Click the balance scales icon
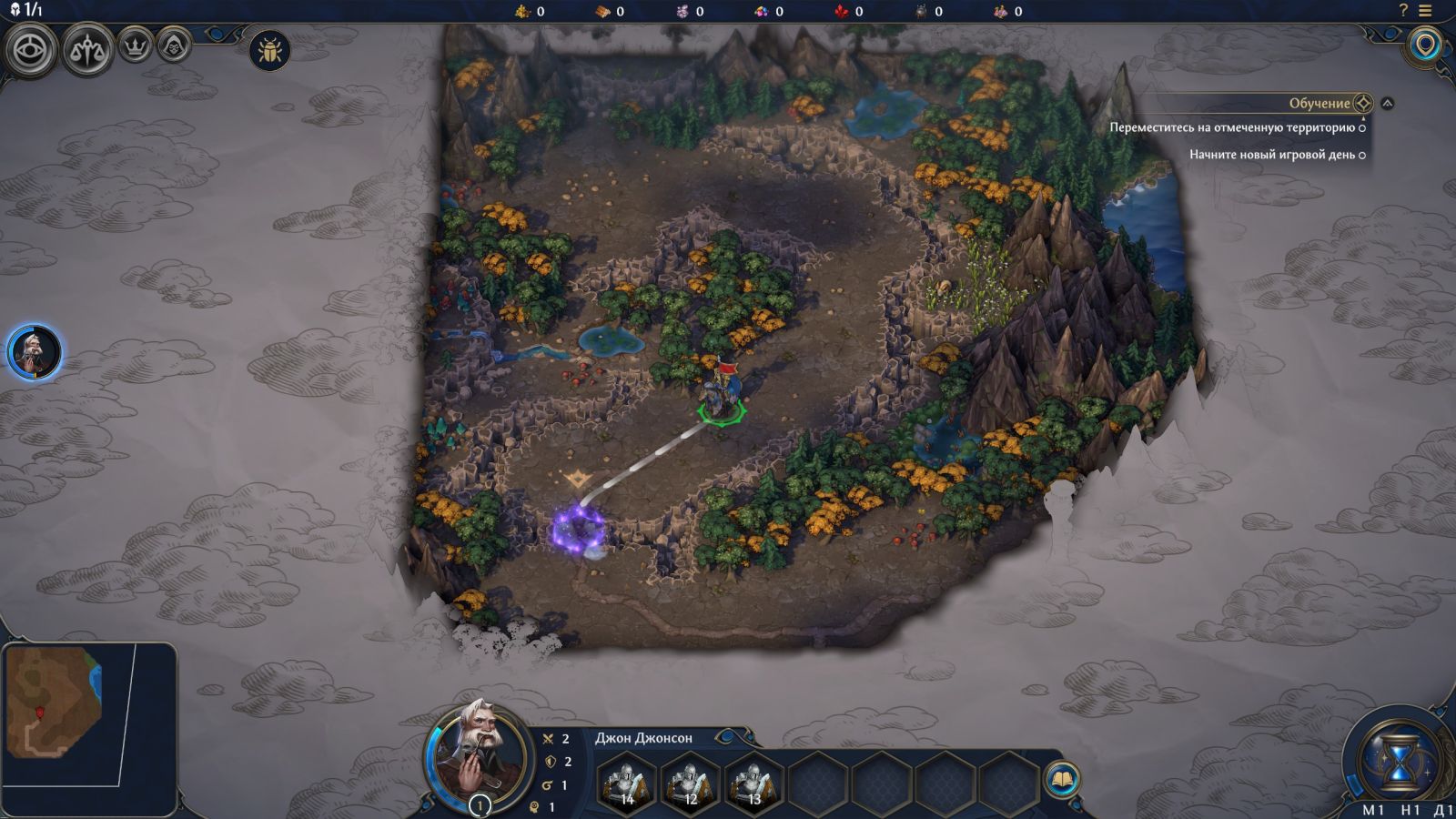Image resolution: width=1456 pixels, height=819 pixels. (87, 50)
